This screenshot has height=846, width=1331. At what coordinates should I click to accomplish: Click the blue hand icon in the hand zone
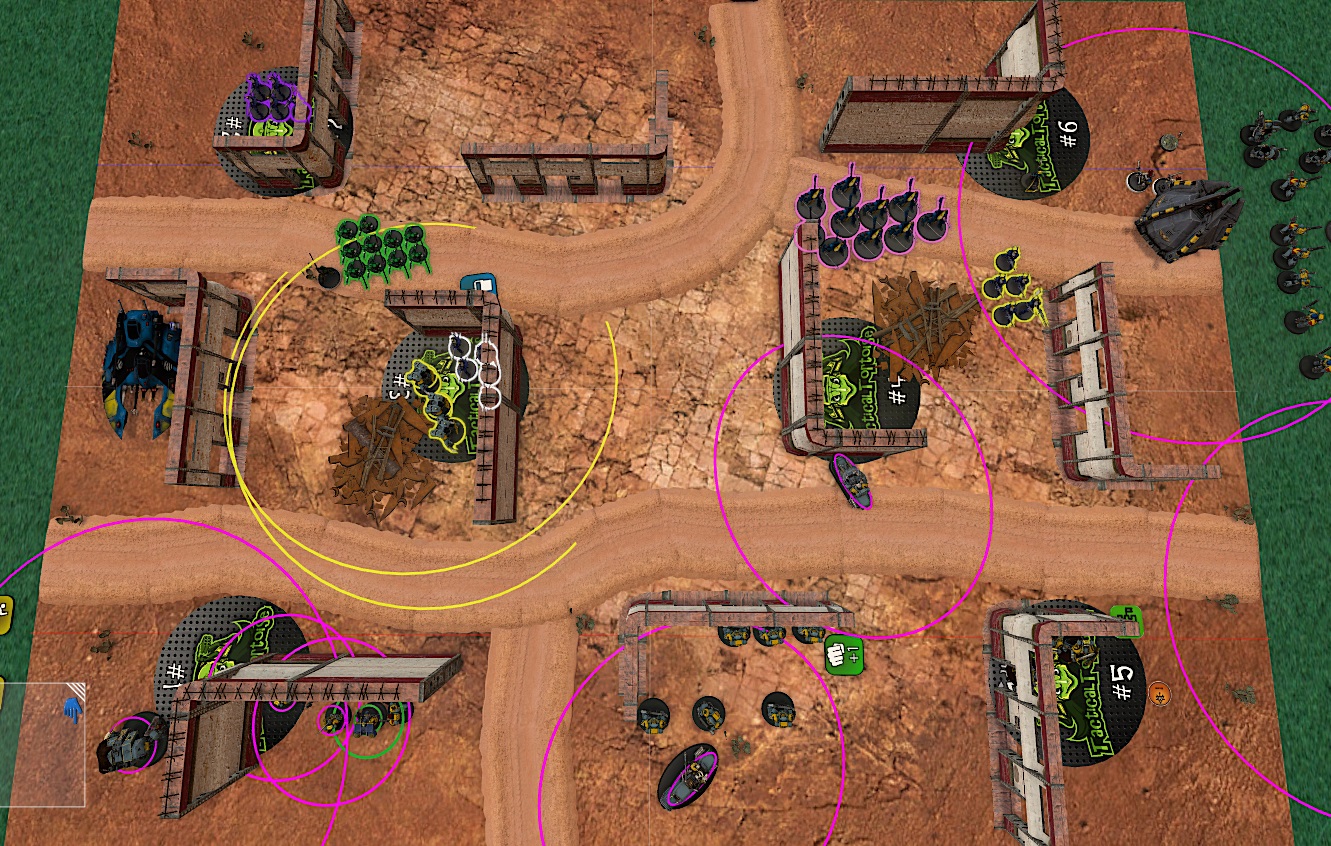pyautogui.click(x=72, y=709)
